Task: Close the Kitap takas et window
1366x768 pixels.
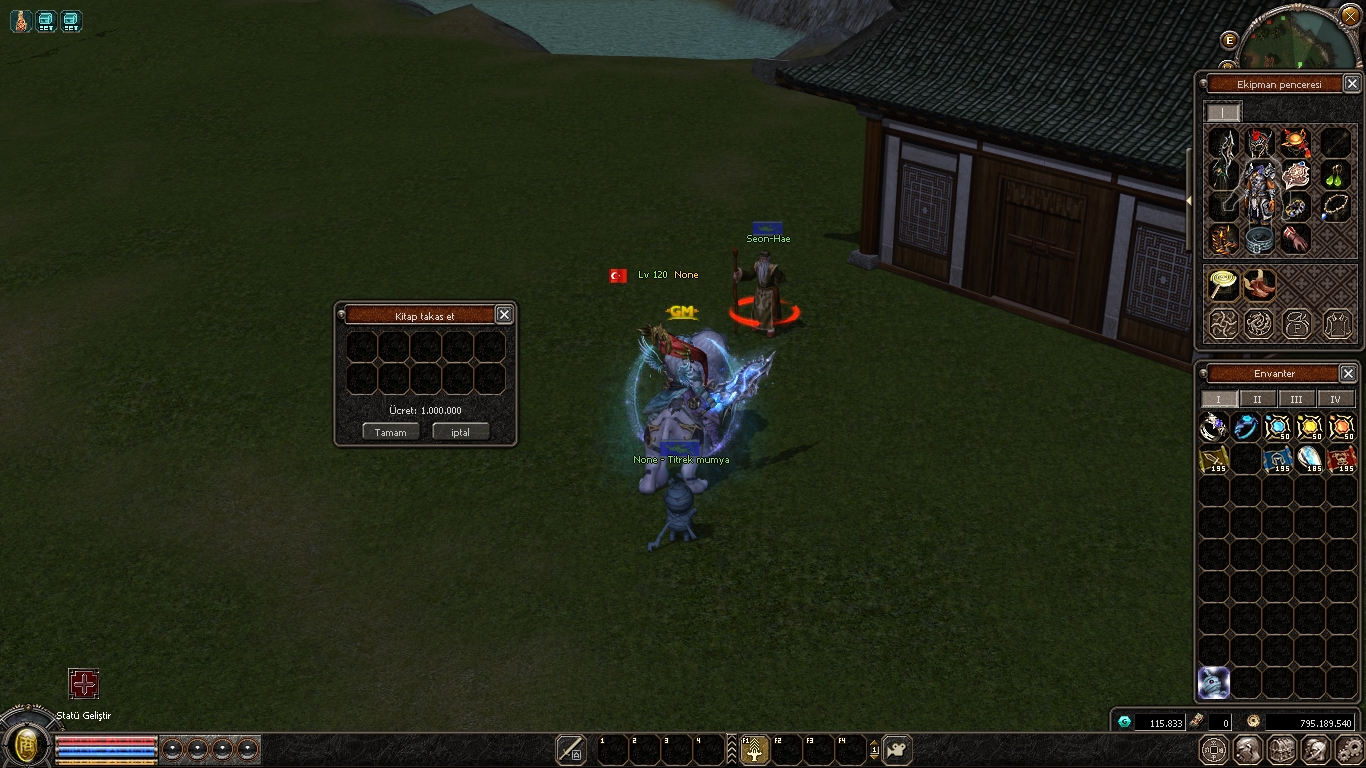Action: [x=504, y=314]
